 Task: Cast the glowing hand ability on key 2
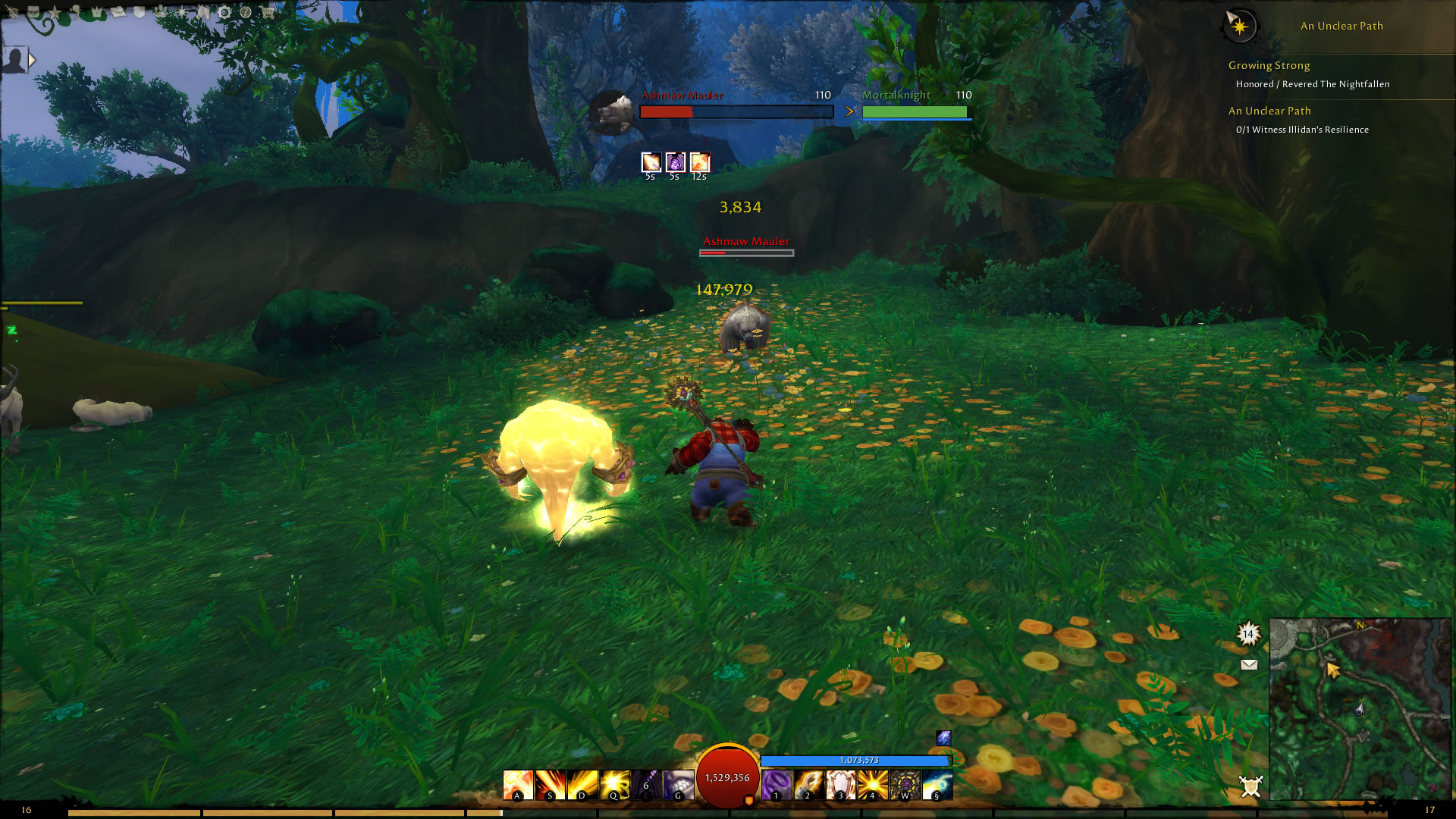808,785
